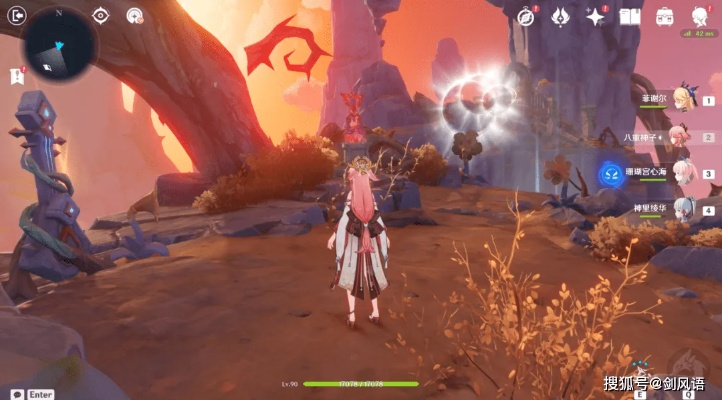722x400 pixels.
Task: Open the Inventory backpack icon
Action: (665, 16)
